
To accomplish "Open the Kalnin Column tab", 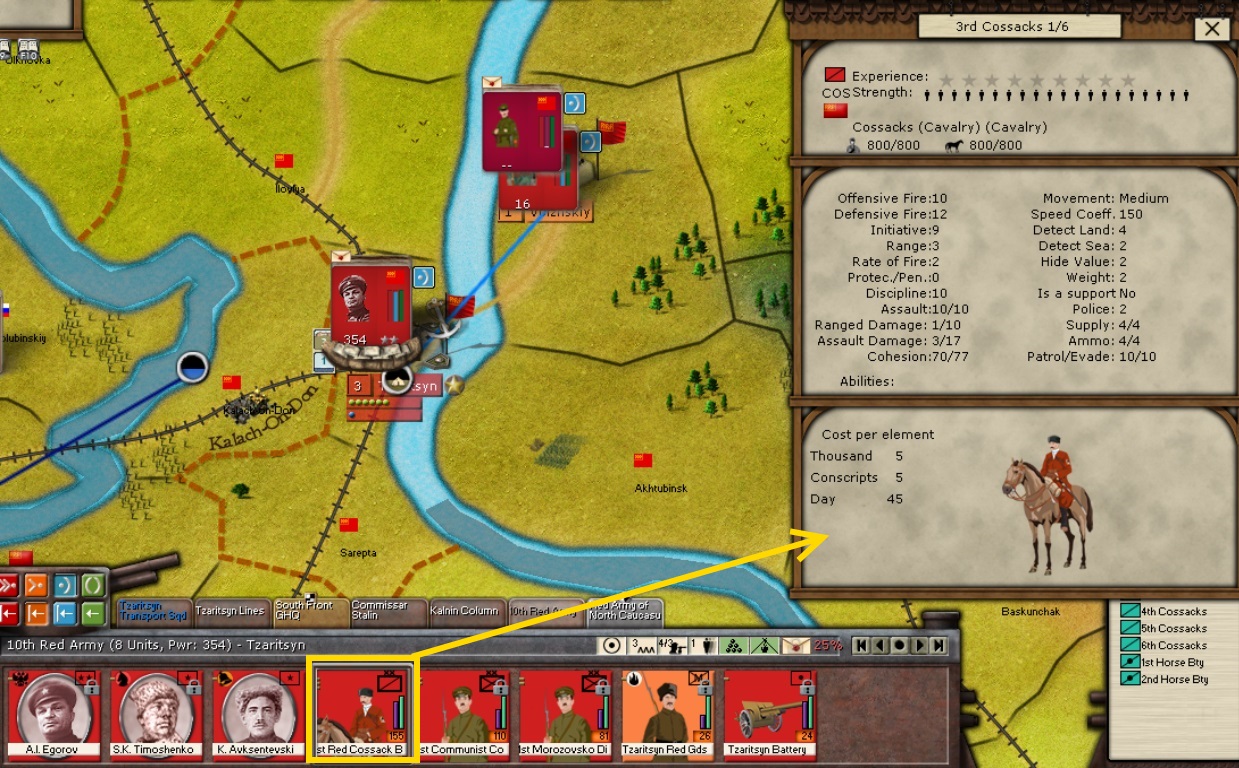I will point(464,611).
